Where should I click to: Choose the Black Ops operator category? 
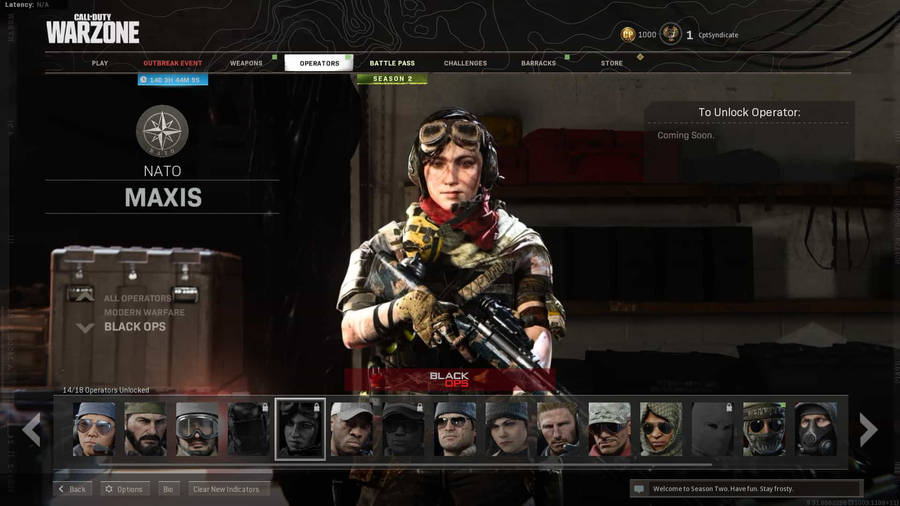click(135, 327)
